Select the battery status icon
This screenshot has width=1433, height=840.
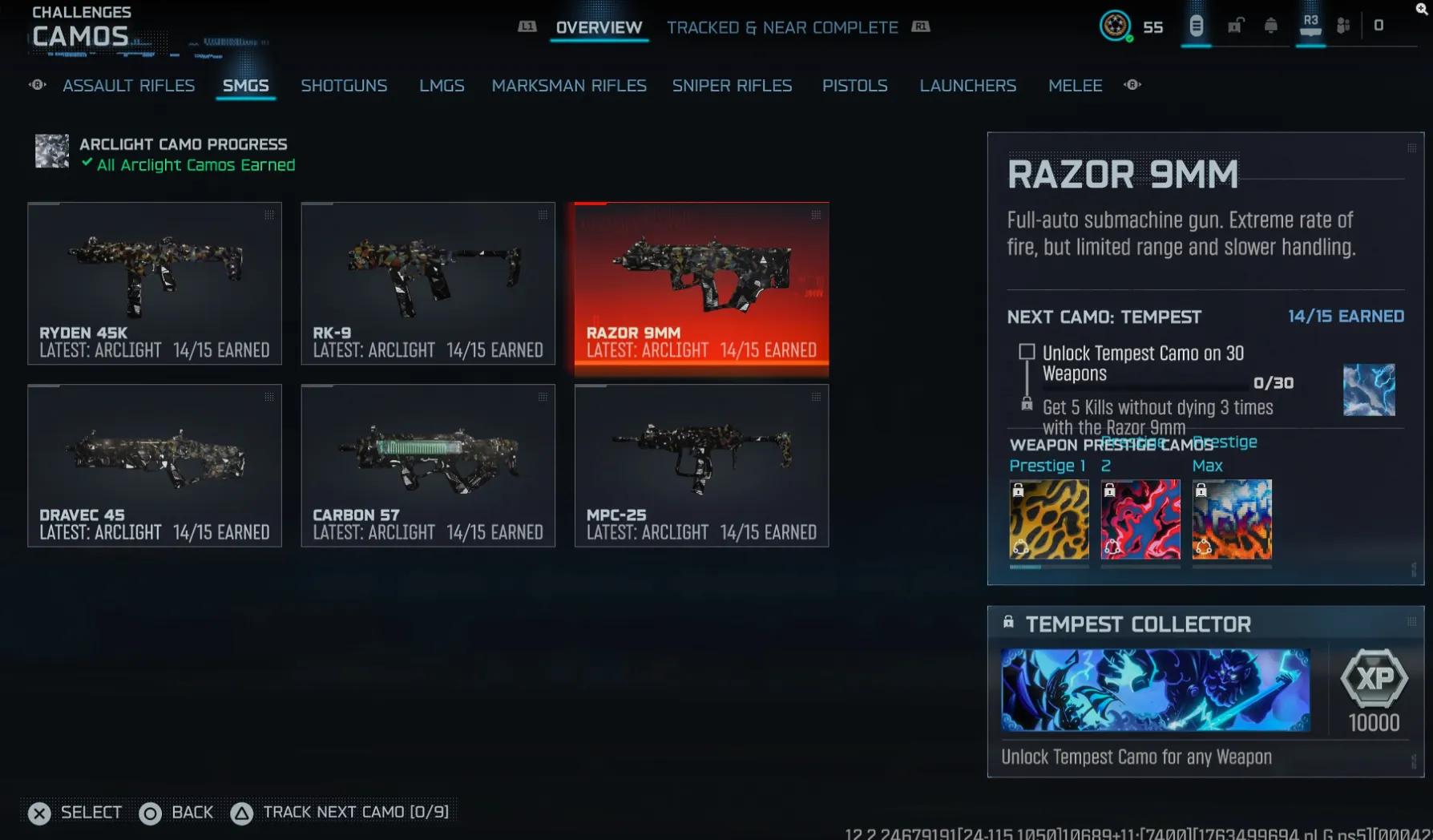click(x=1197, y=26)
